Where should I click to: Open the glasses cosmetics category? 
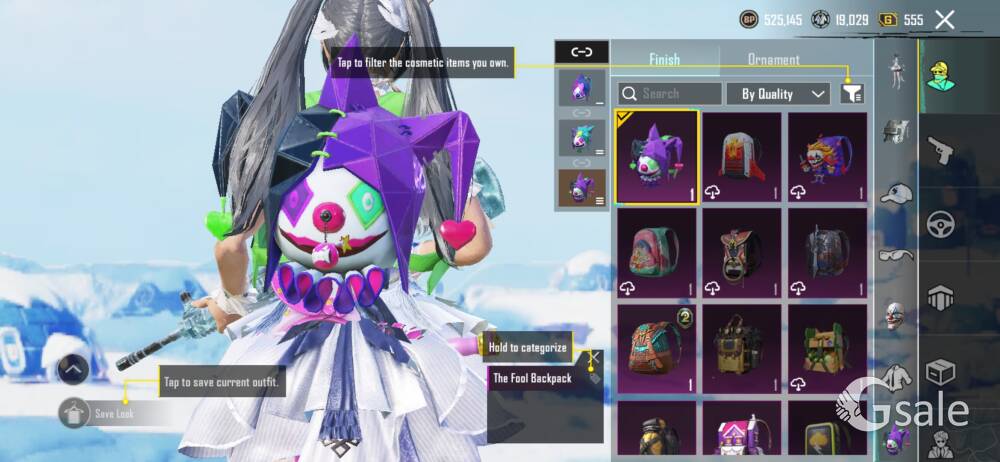[896, 254]
